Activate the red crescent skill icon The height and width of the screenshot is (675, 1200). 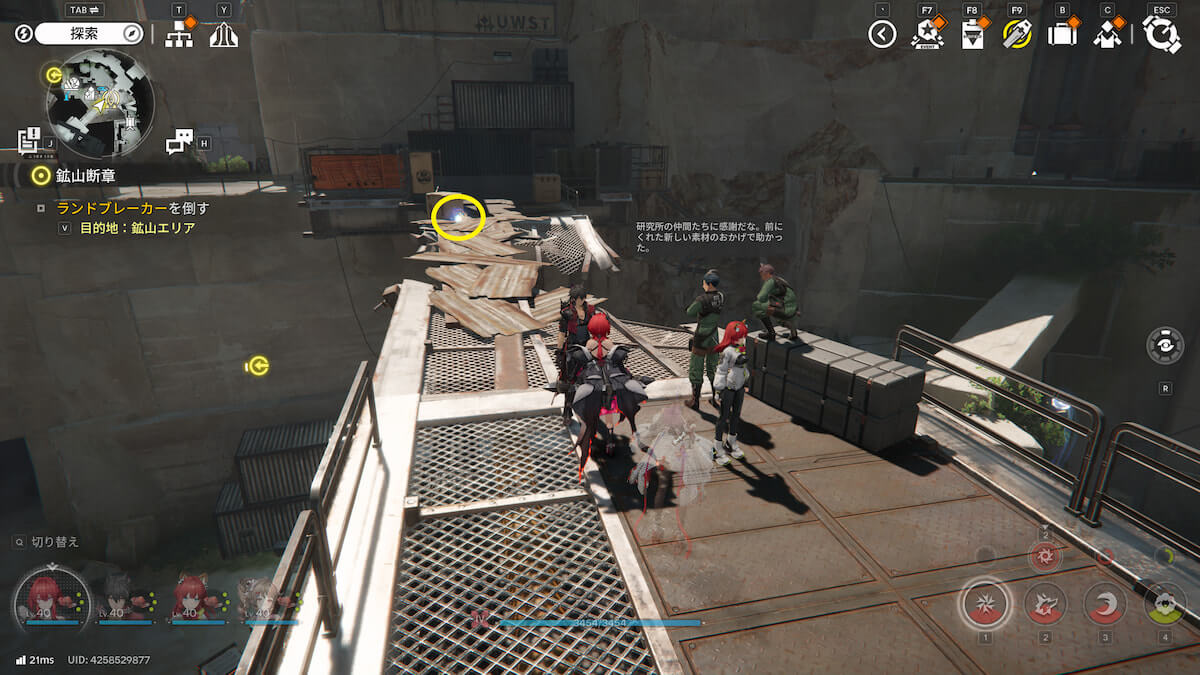1105,603
